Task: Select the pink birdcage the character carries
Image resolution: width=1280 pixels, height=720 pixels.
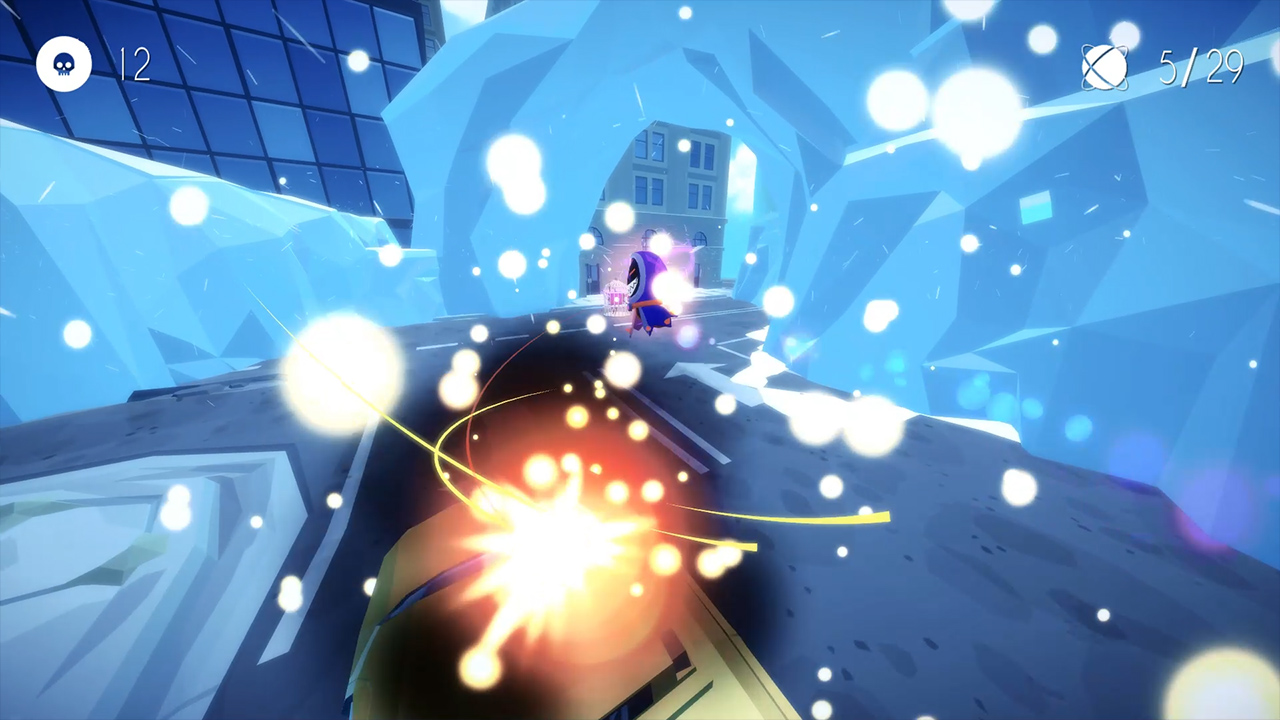Action: click(x=616, y=300)
